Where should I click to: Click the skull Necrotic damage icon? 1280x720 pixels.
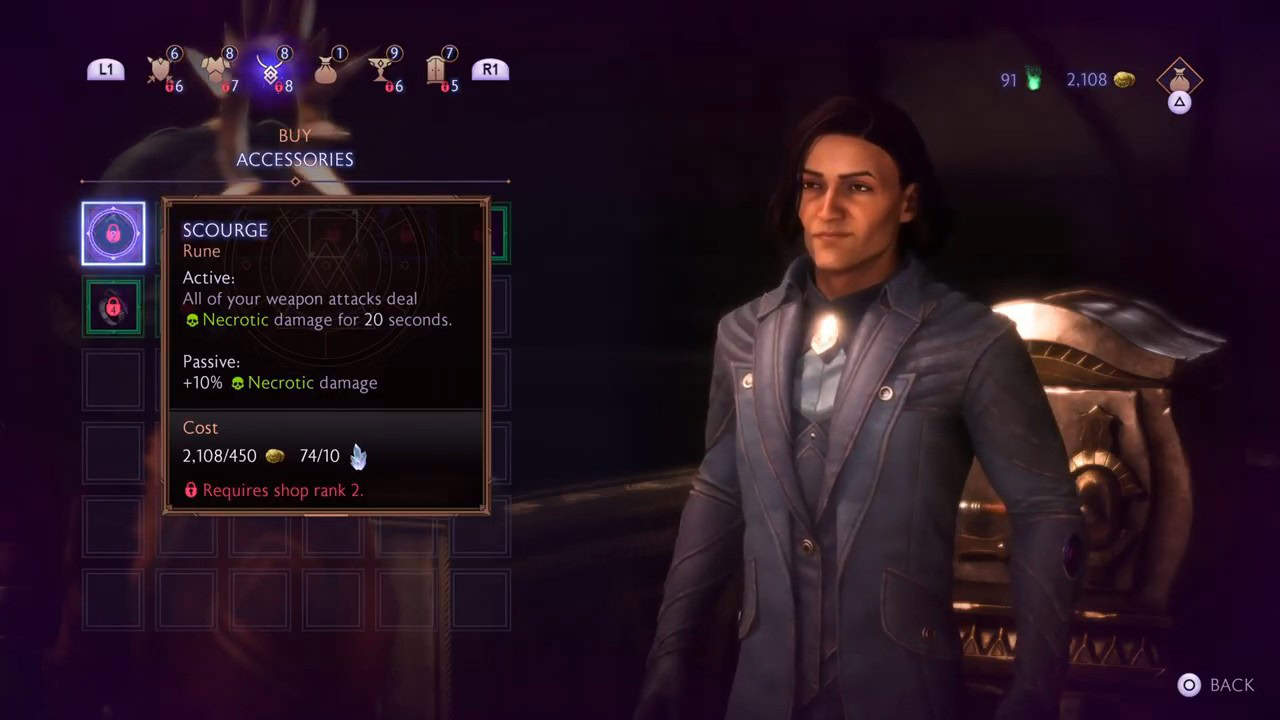[x=190, y=320]
